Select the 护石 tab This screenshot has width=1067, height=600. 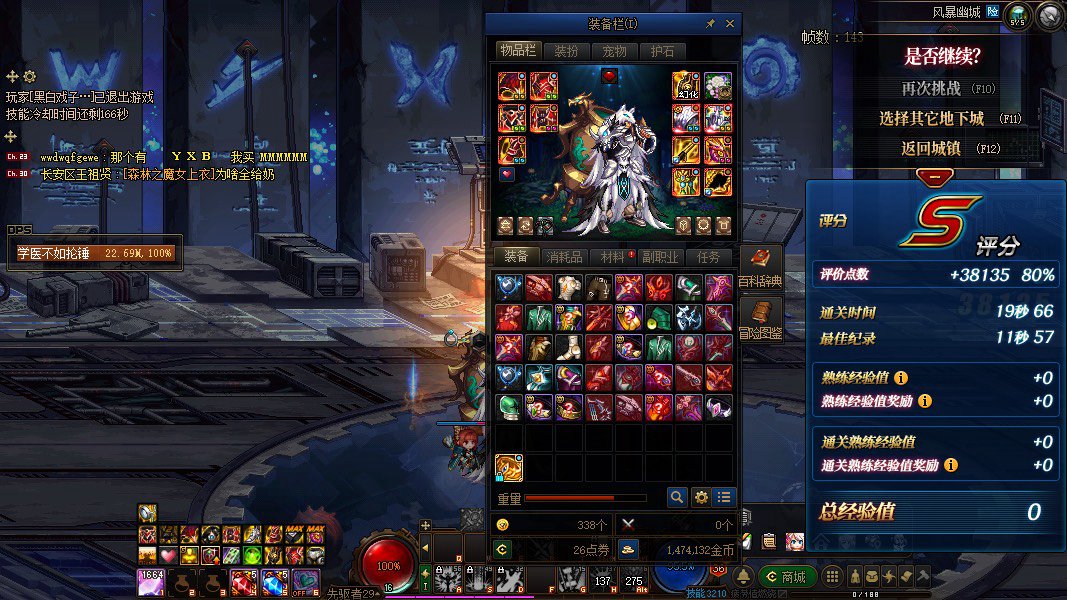pyautogui.click(x=662, y=51)
